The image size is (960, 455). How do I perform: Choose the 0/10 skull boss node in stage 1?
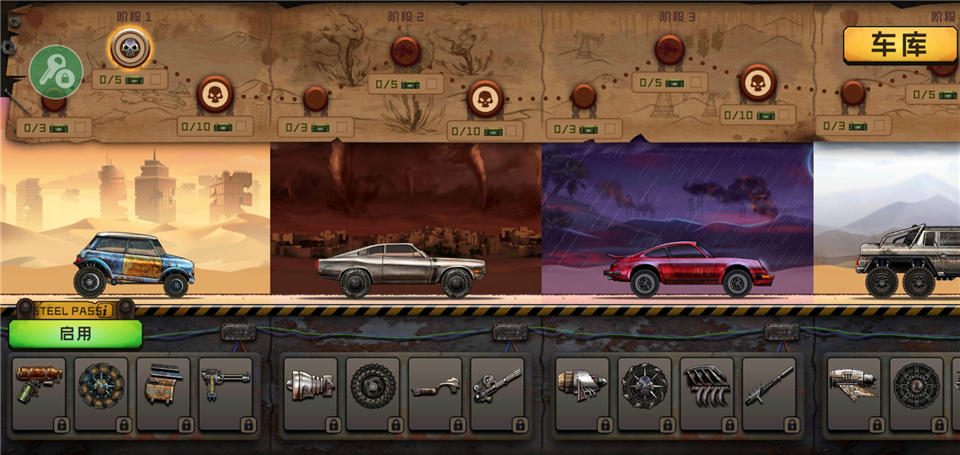click(214, 96)
